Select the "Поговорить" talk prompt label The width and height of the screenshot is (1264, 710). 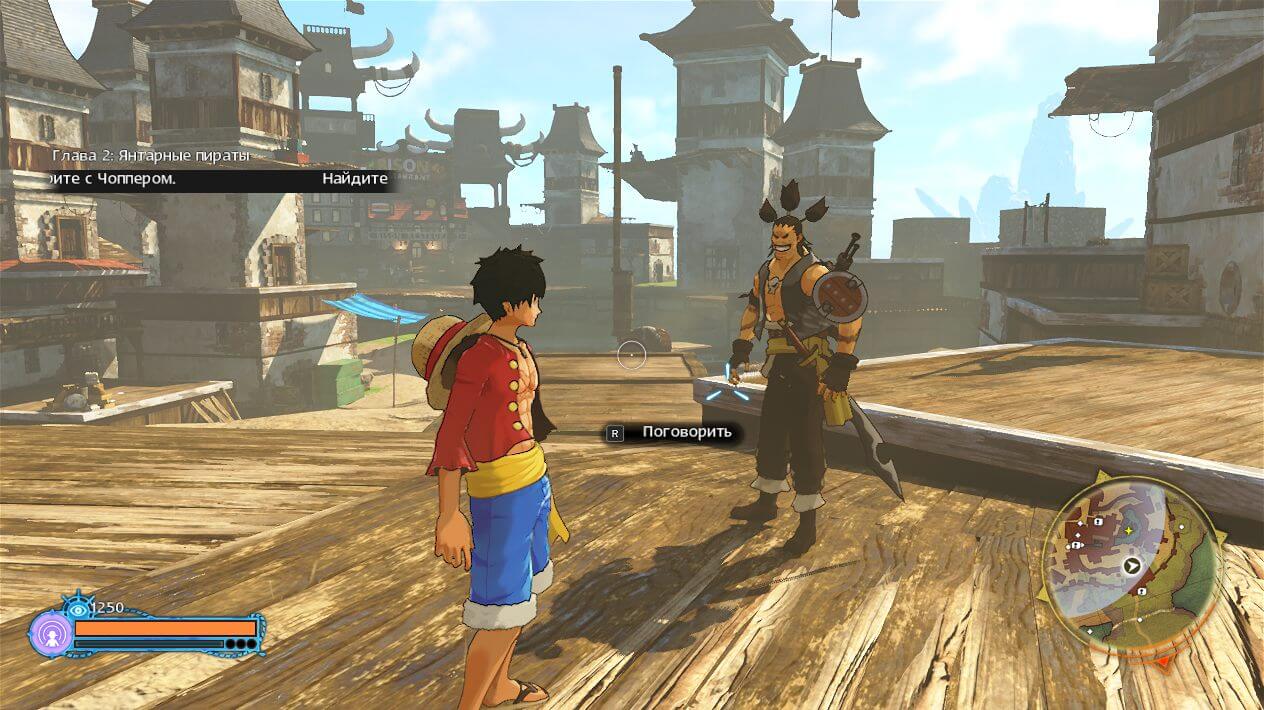[x=686, y=432]
